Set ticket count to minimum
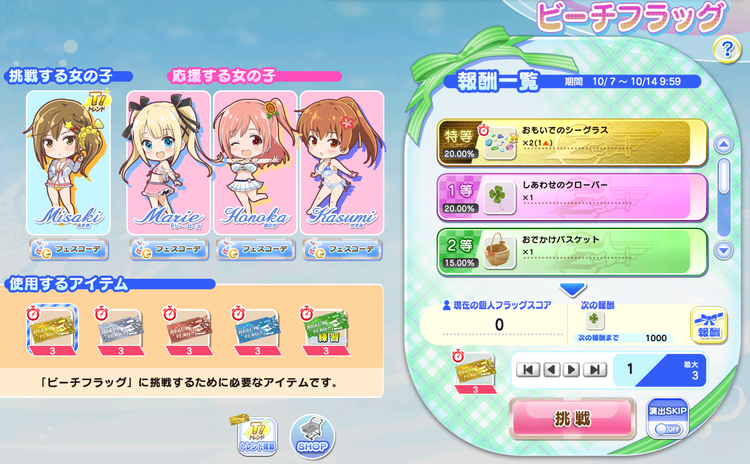 527,370
